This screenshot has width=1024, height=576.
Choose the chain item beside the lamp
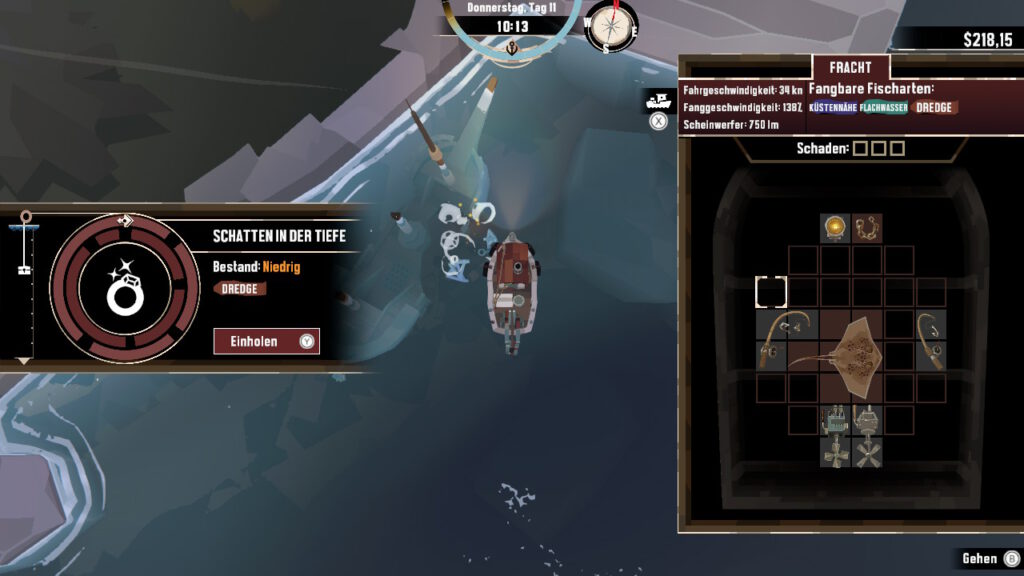click(x=867, y=229)
